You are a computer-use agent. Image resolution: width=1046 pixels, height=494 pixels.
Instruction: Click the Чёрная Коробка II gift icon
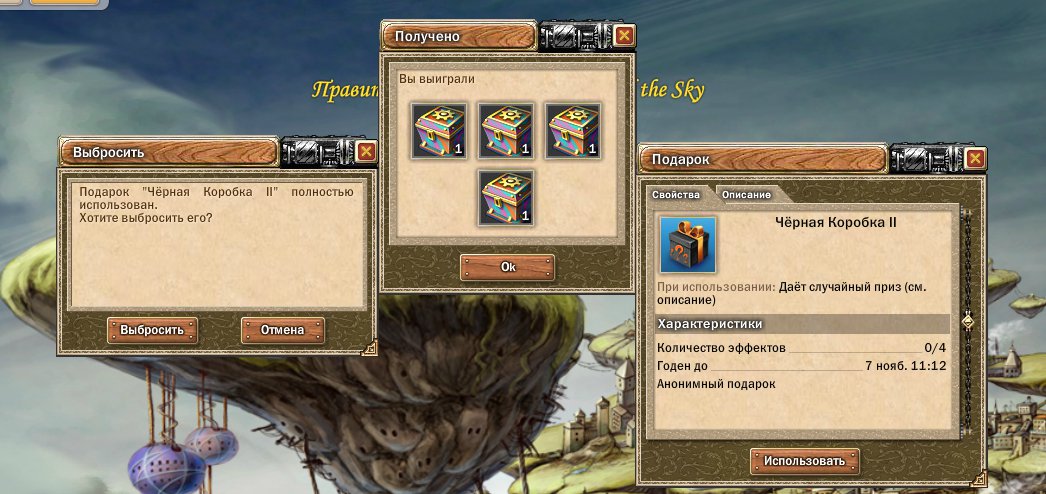click(x=687, y=244)
